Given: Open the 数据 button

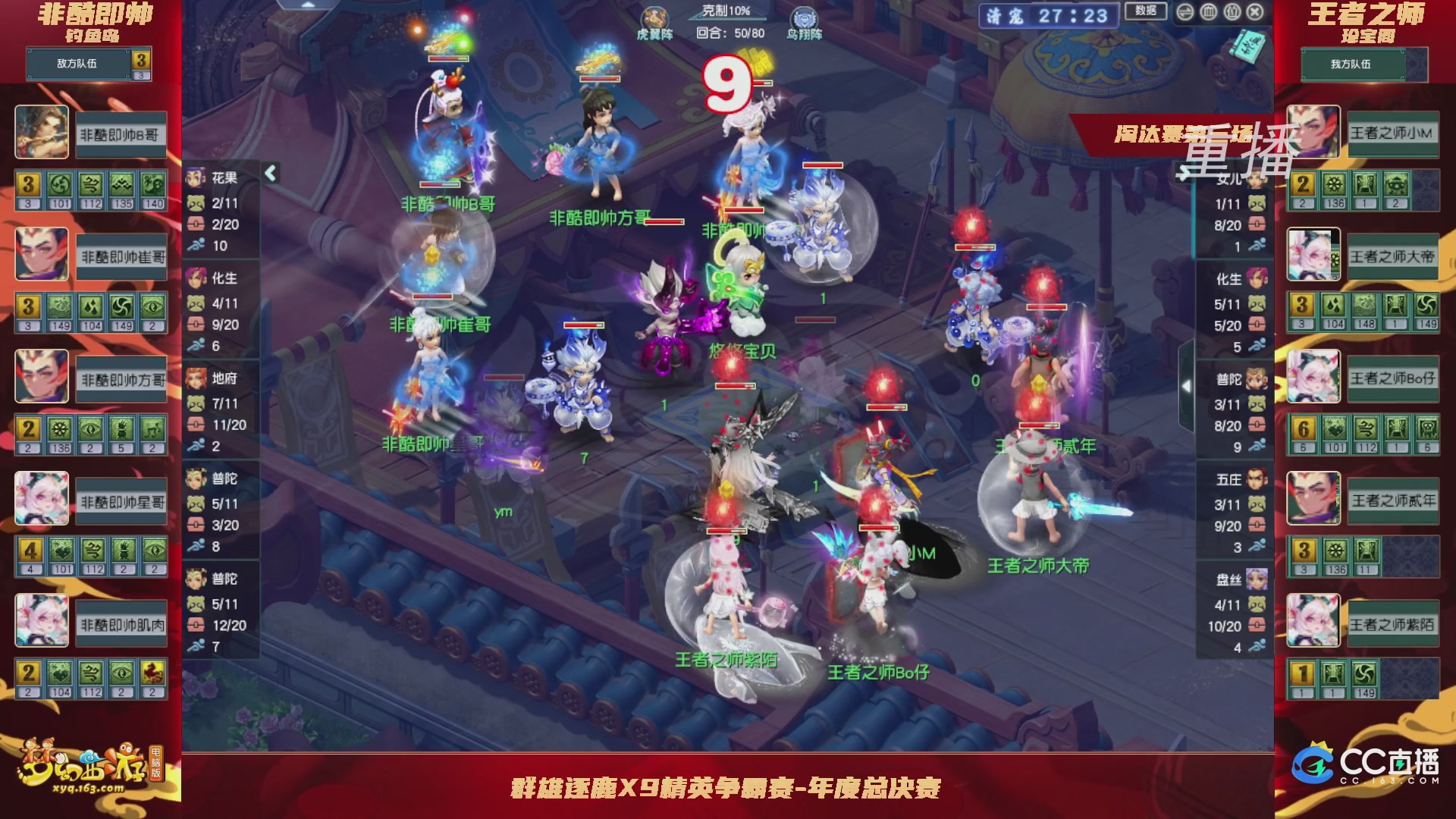Looking at the screenshot, I should 1146,12.
